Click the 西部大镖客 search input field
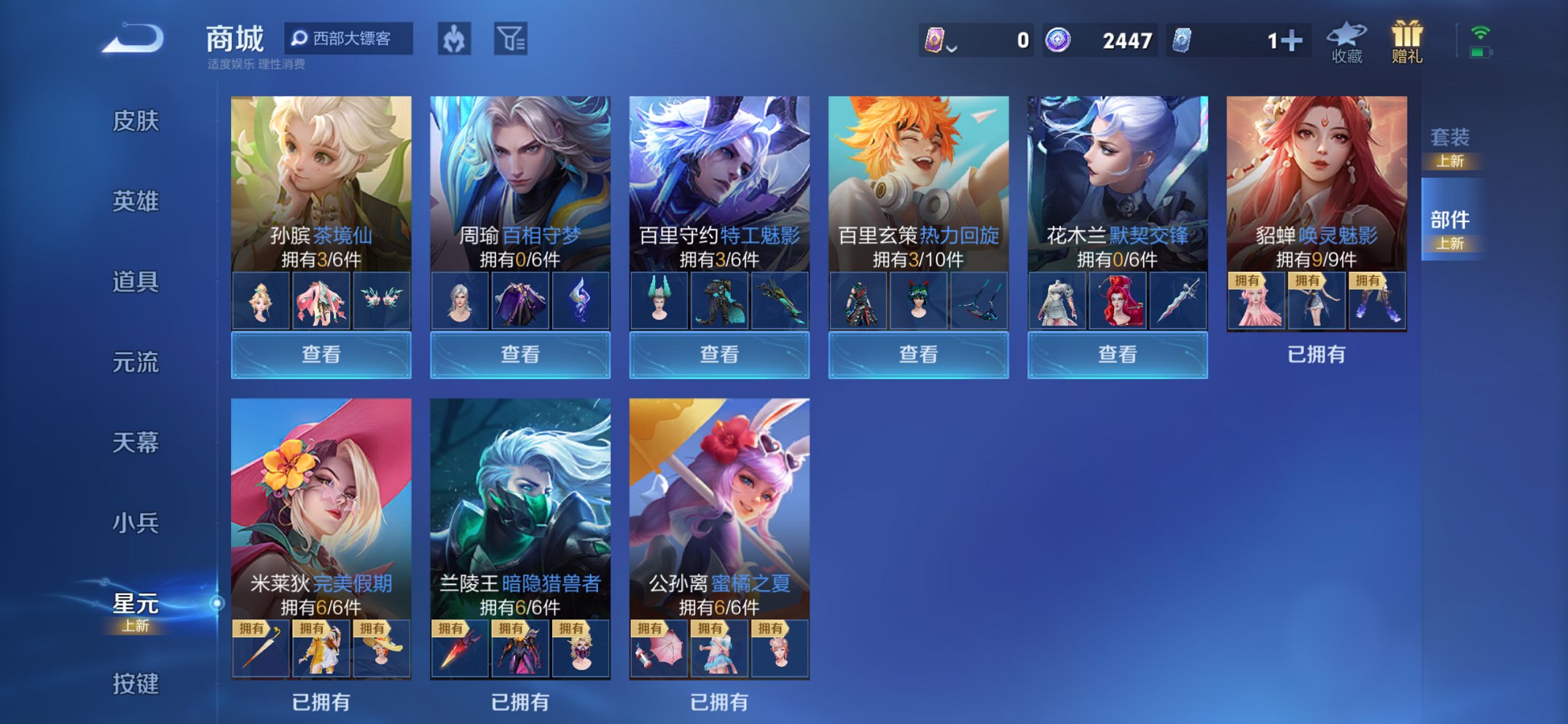Screen dimensions: 1568x724 (350, 39)
